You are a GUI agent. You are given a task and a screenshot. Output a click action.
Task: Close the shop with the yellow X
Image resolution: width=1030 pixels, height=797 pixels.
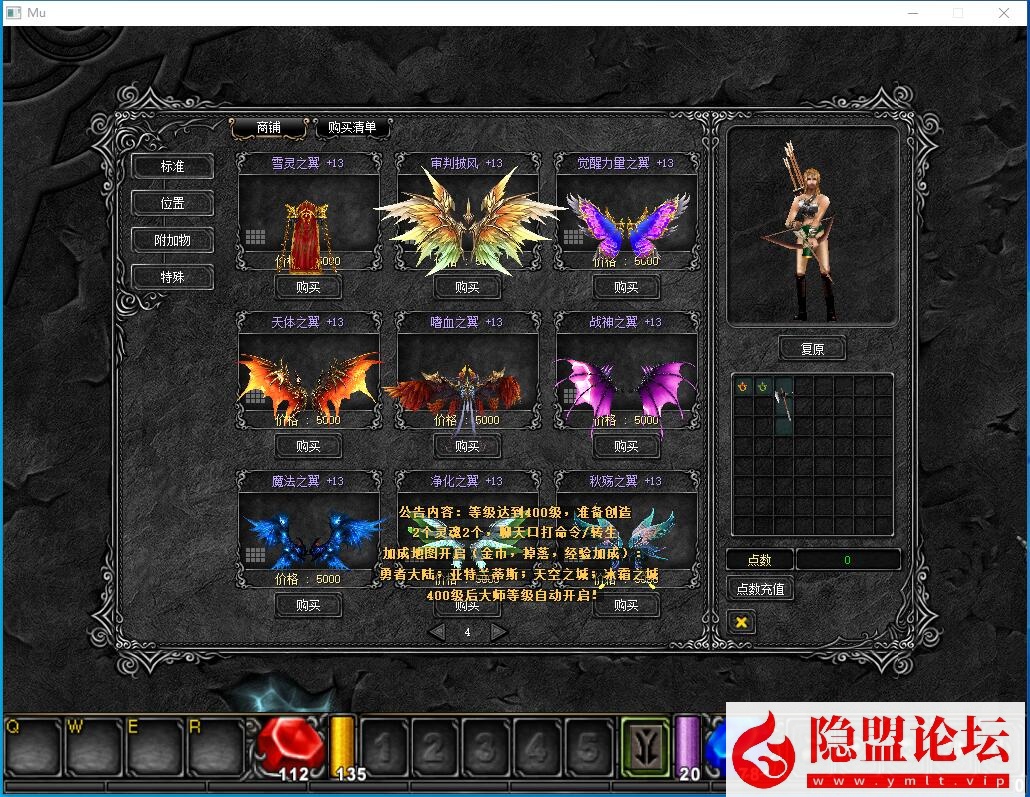[x=741, y=622]
